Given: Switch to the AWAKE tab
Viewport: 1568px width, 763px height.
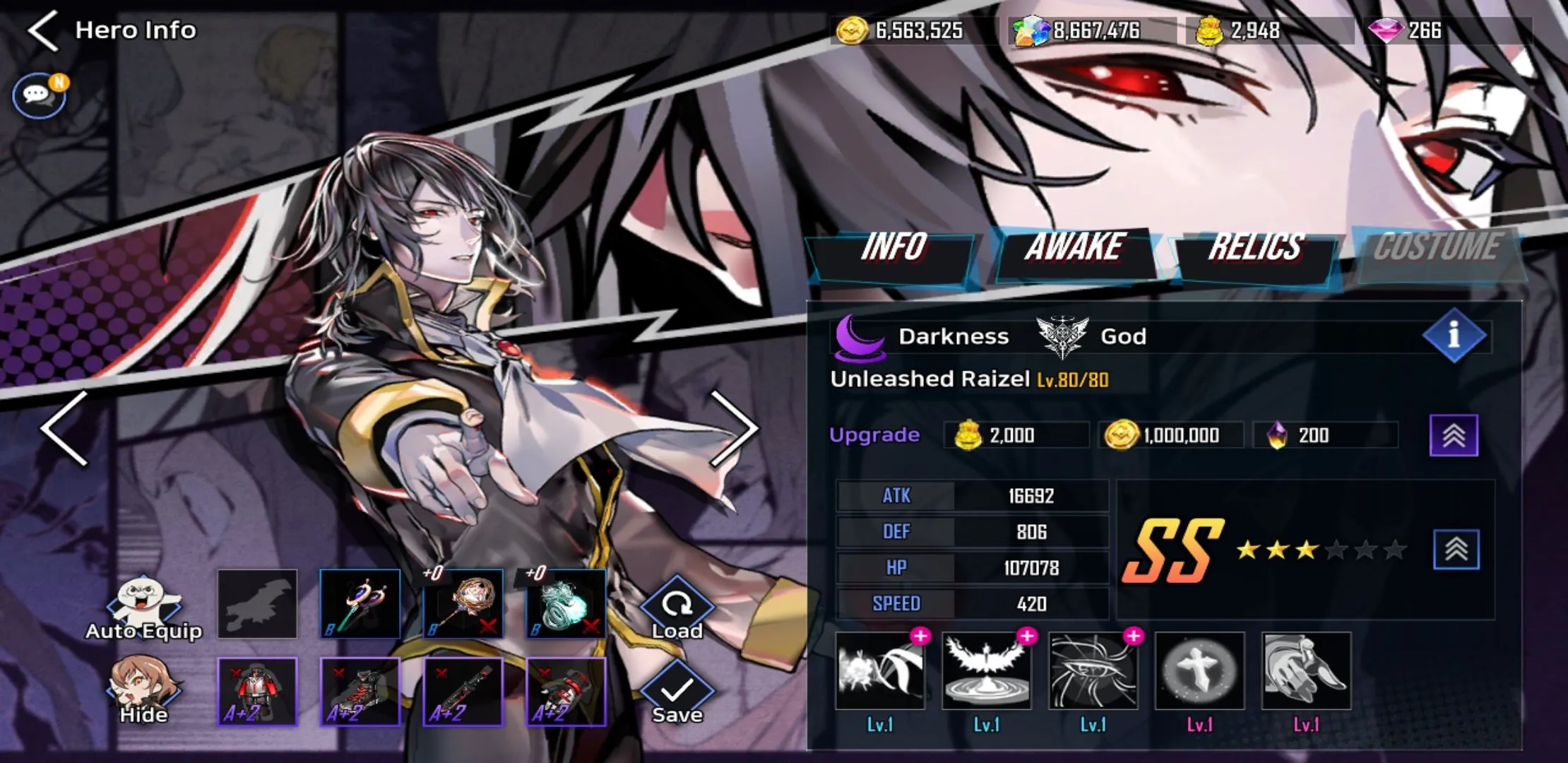Looking at the screenshot, I should coord(1074,247).
